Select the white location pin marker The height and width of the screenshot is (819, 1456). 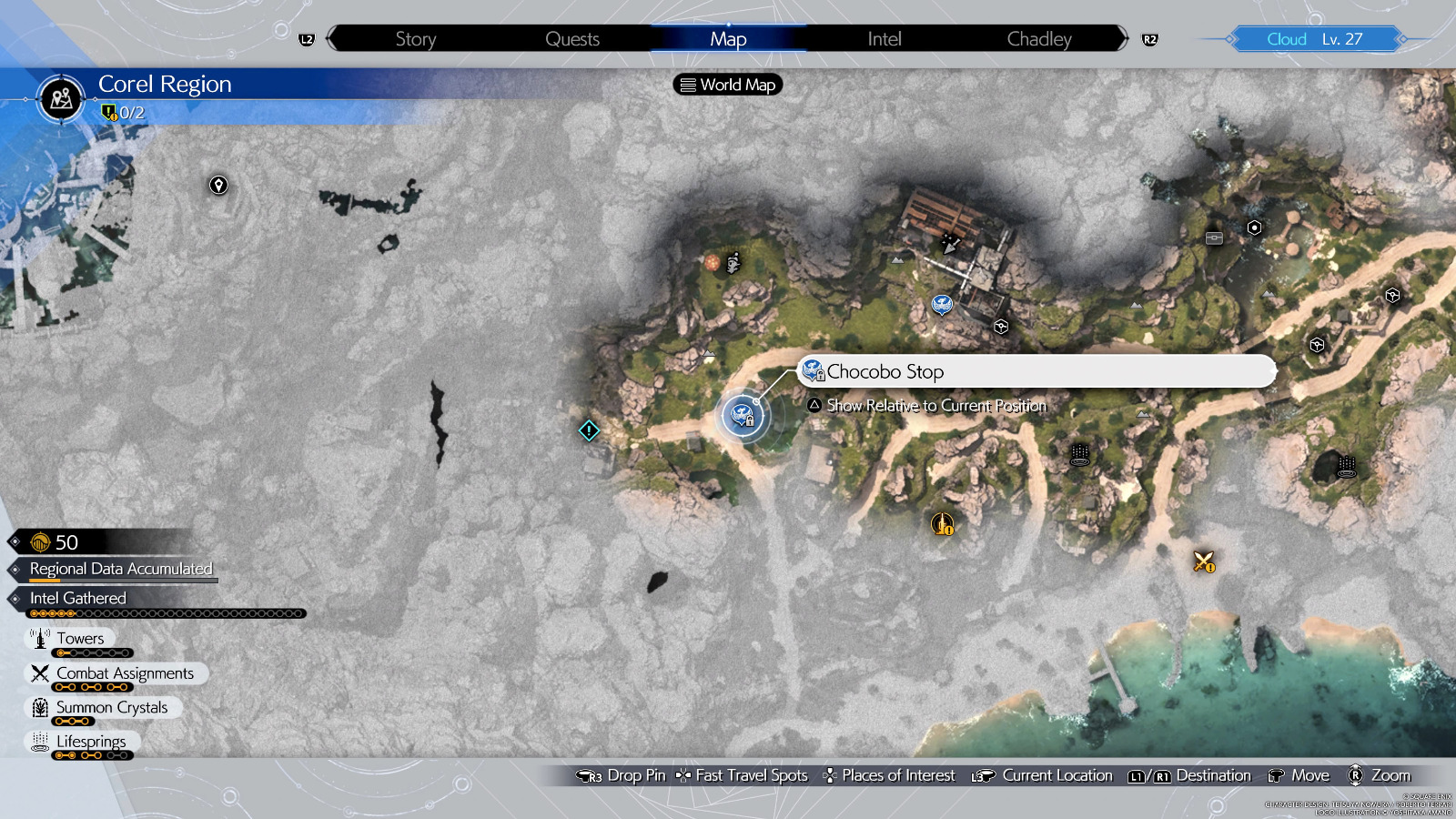[218, 186]
